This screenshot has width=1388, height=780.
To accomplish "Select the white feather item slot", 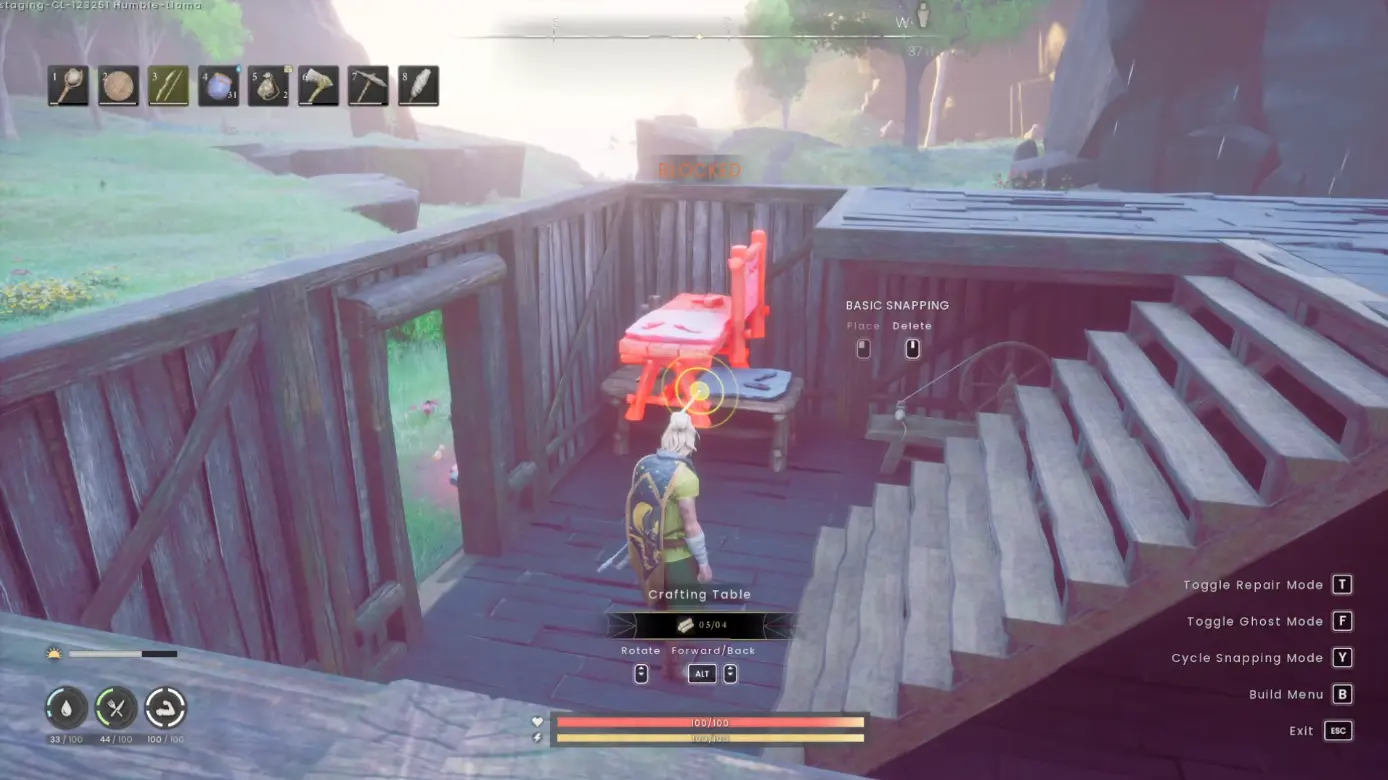I will (418, 86).
